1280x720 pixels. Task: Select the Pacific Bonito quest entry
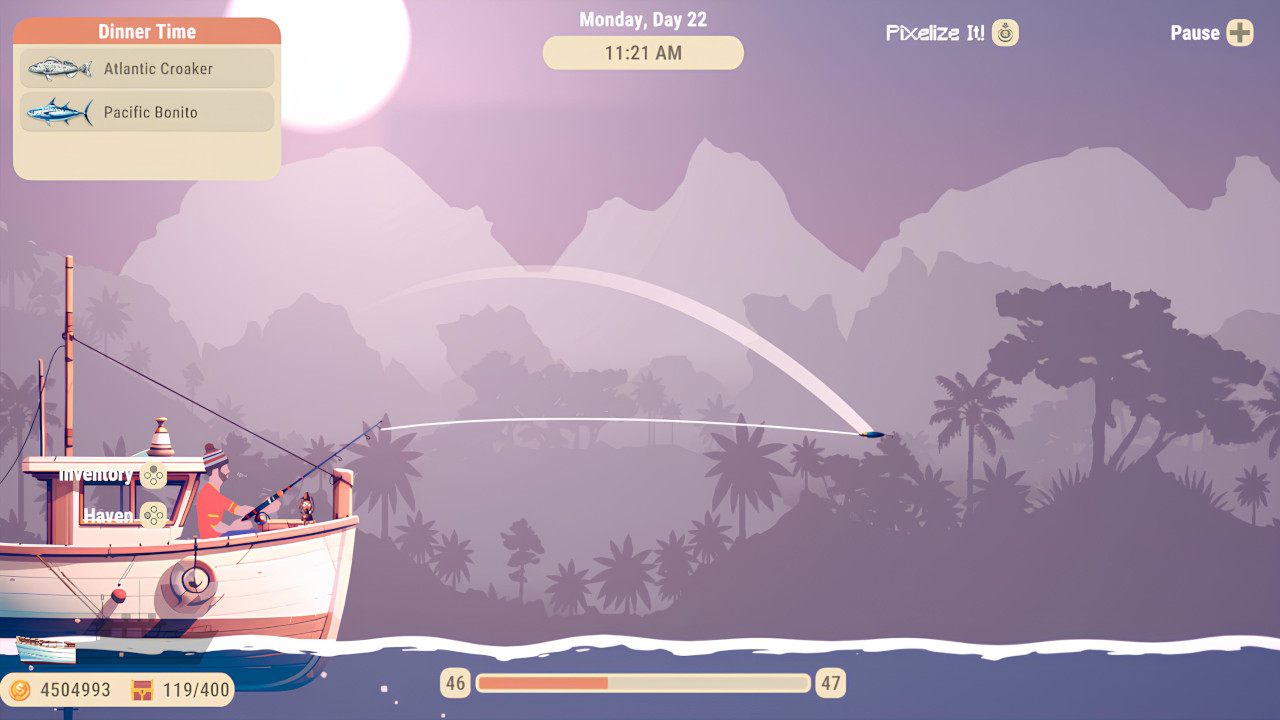tap(146, 112)
